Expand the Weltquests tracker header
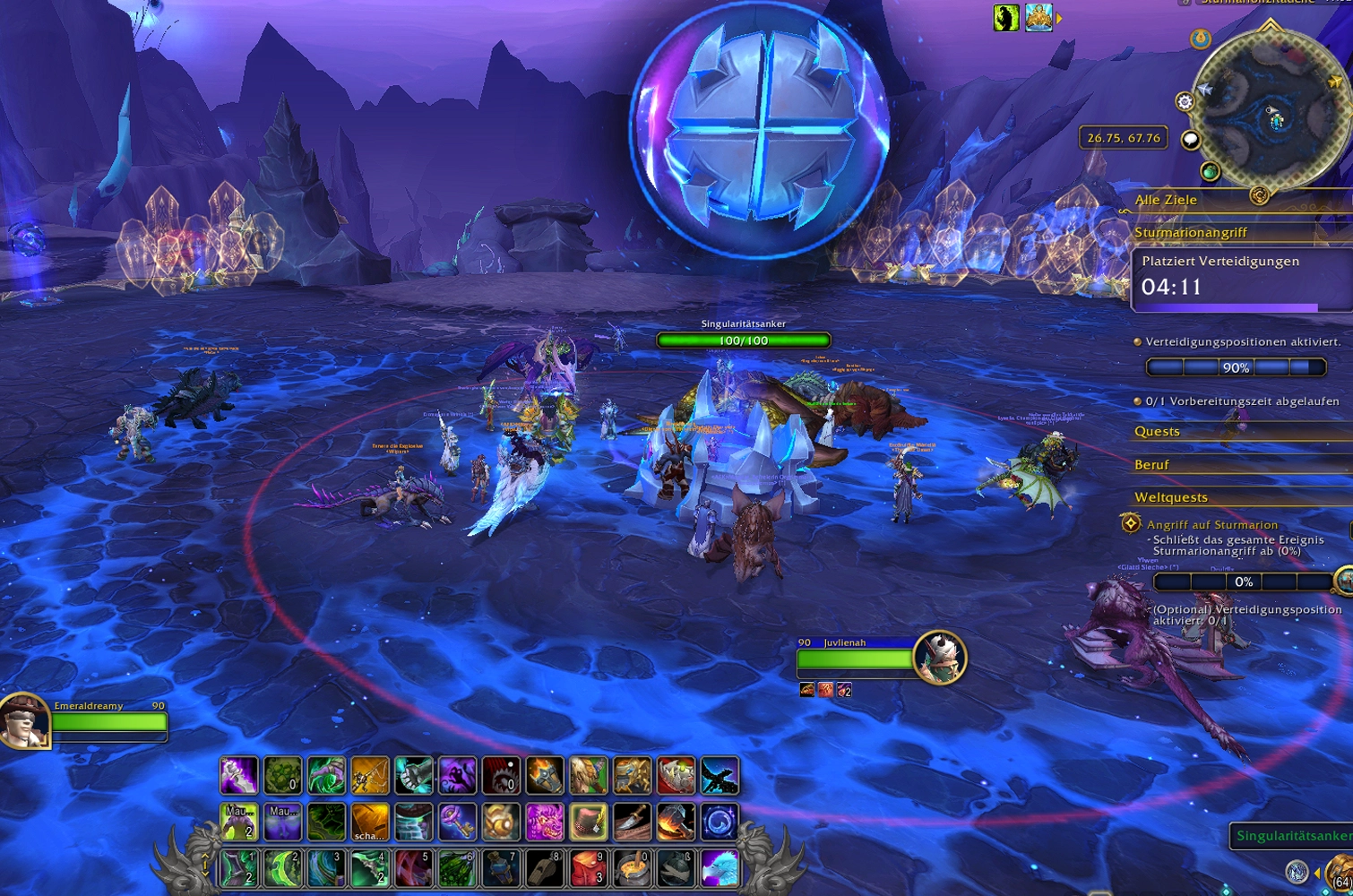This screenshot has height=896, width=1353. click(1170, 497)
